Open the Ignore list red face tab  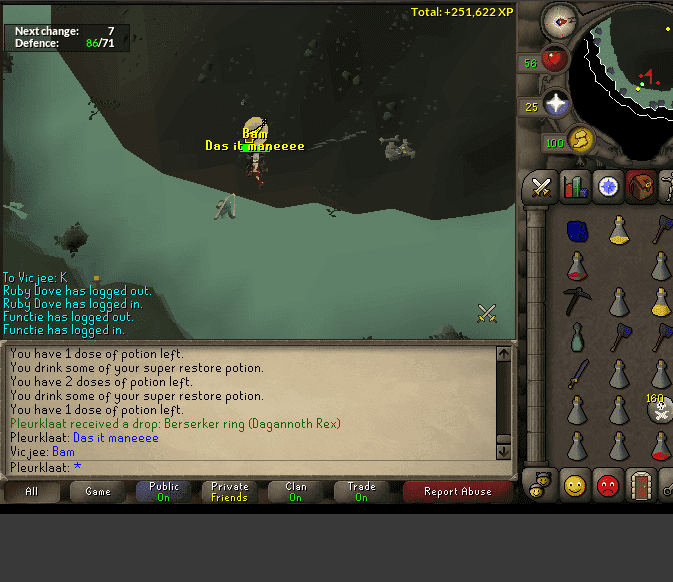(x=608, y=485)
